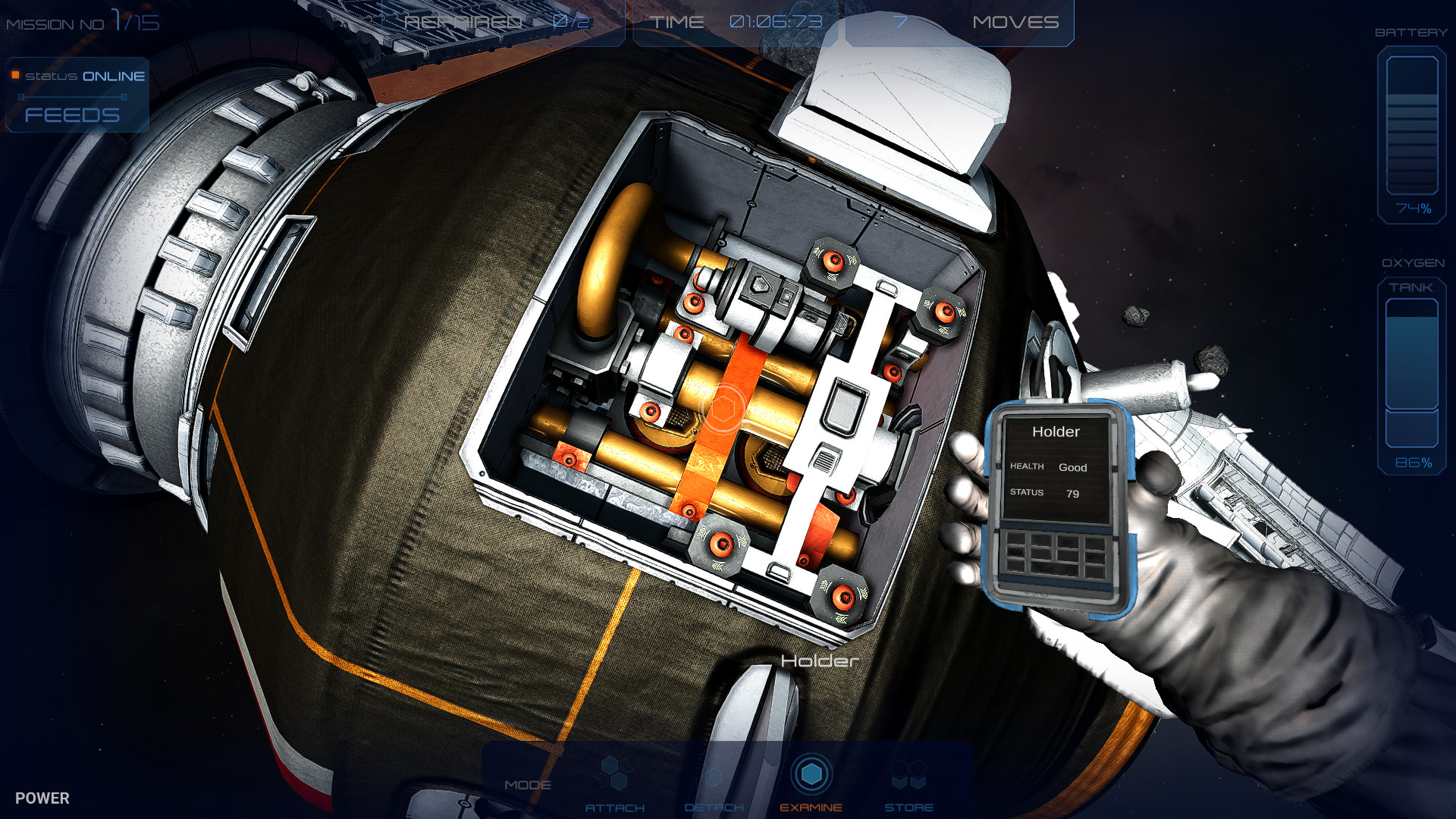Toggle the status ONLINE indicator
The height and width of the screenshot is (819, 1456).
pos(83,75)
